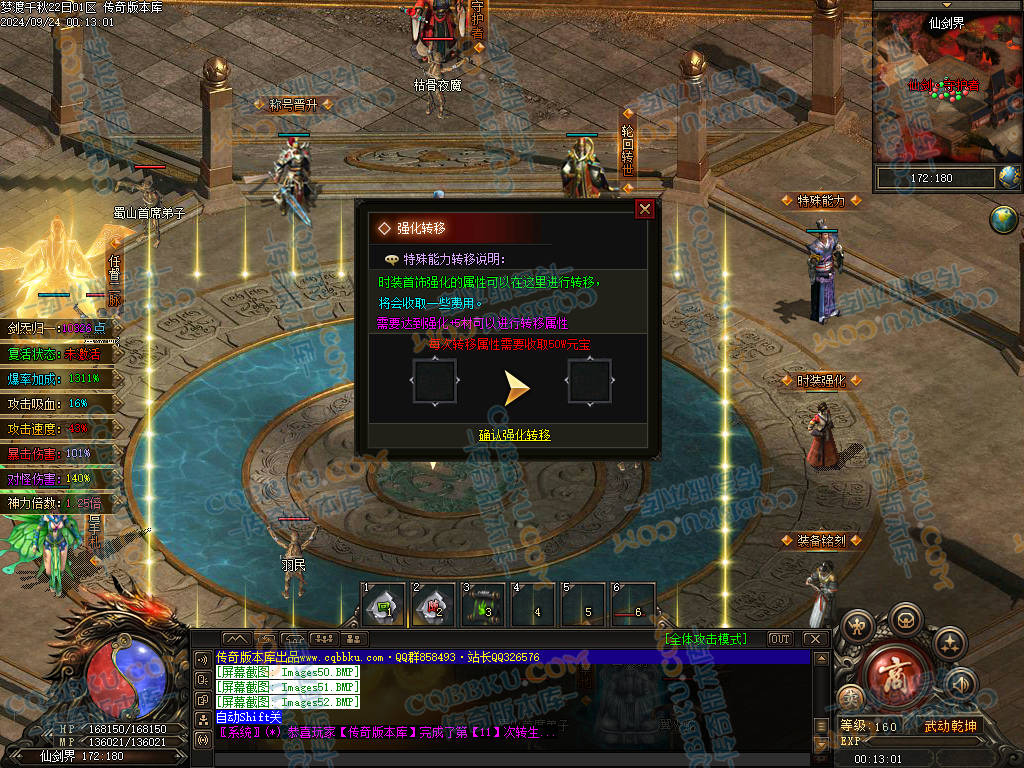The image size is (1024, 768).
Task: Open the large globe icon under the minimap
Action: click(1003, 219)
